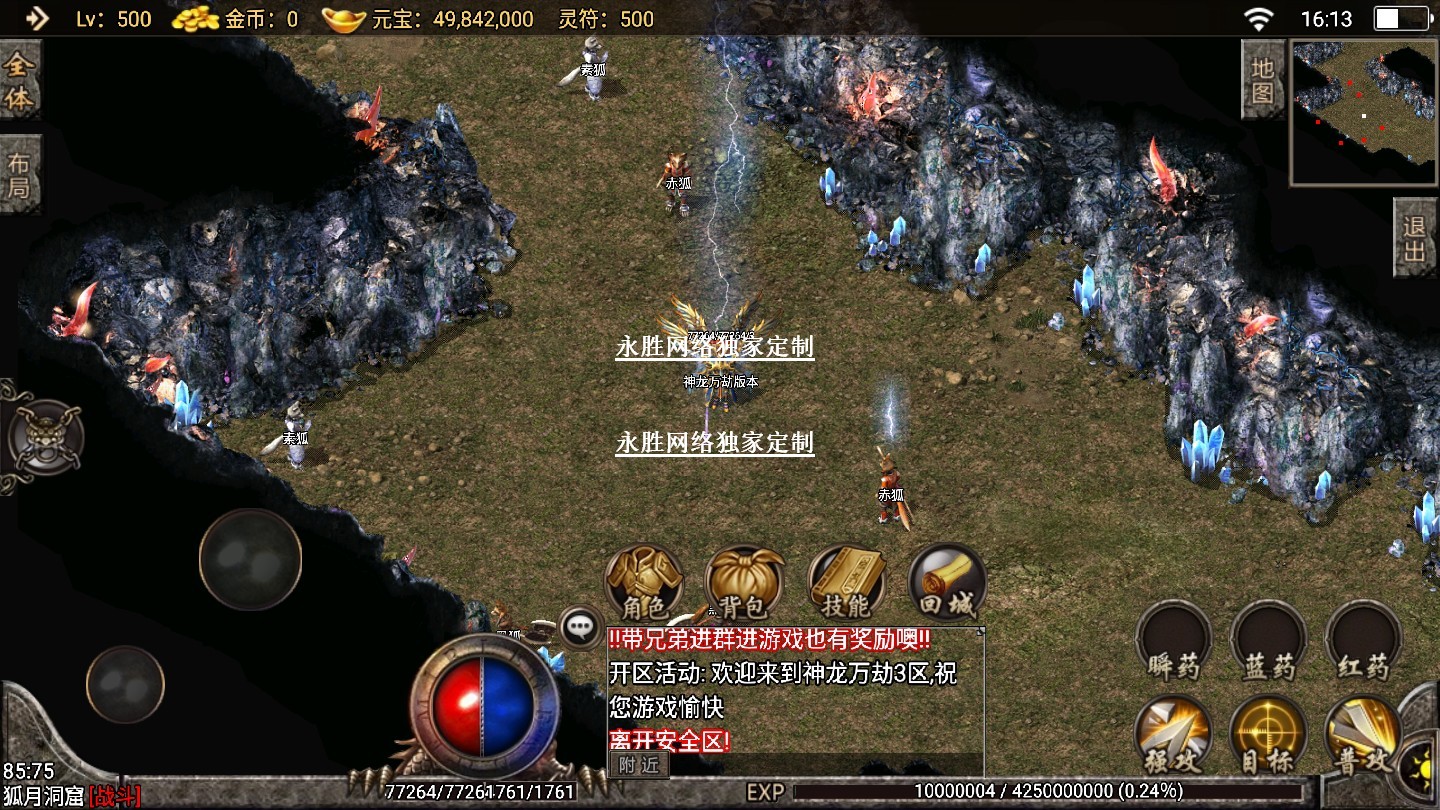Select the 目标 target button

pos(1269,735)
